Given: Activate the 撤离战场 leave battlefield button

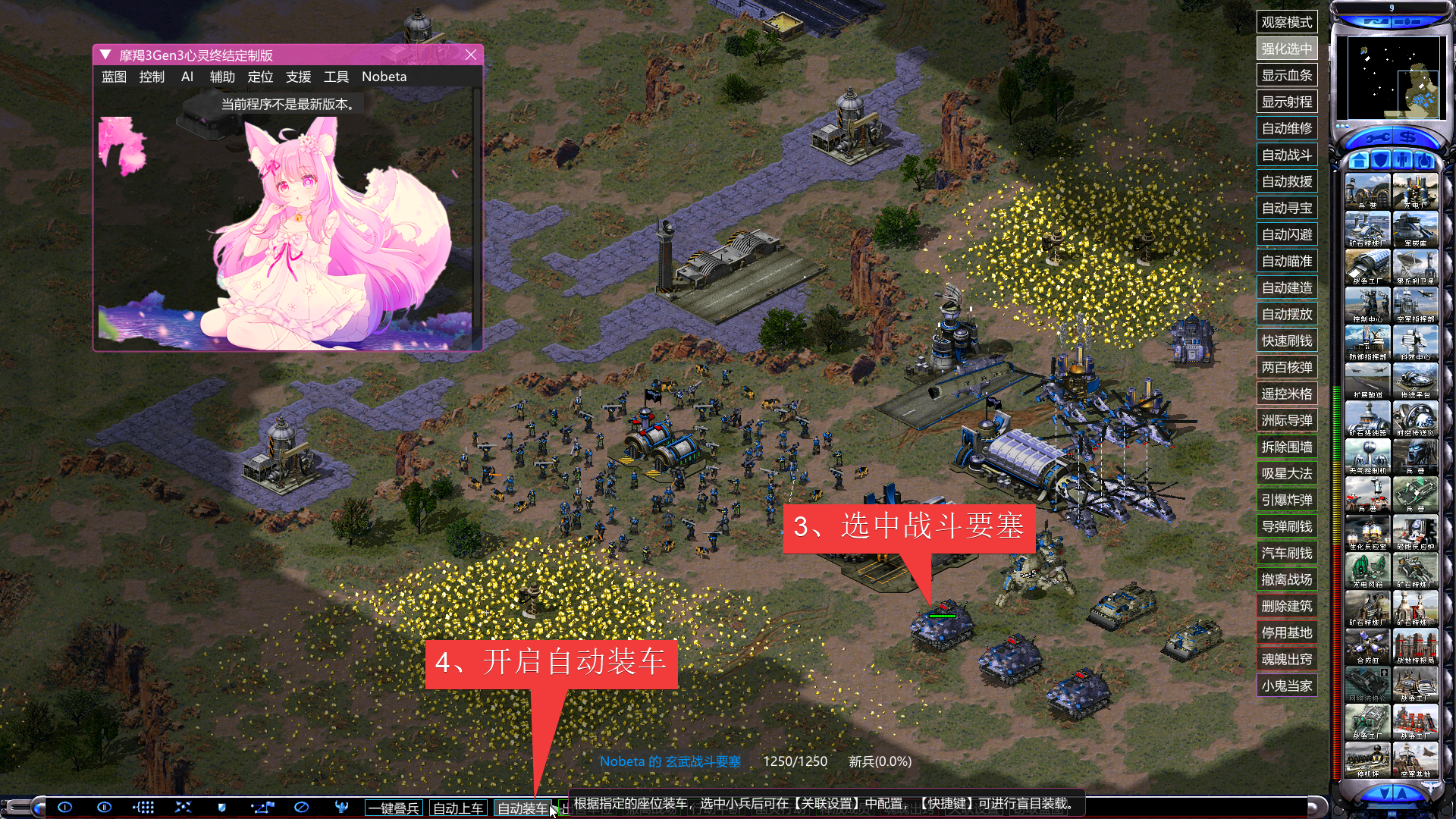Looking at the screenshot, I should (1287, 579).
